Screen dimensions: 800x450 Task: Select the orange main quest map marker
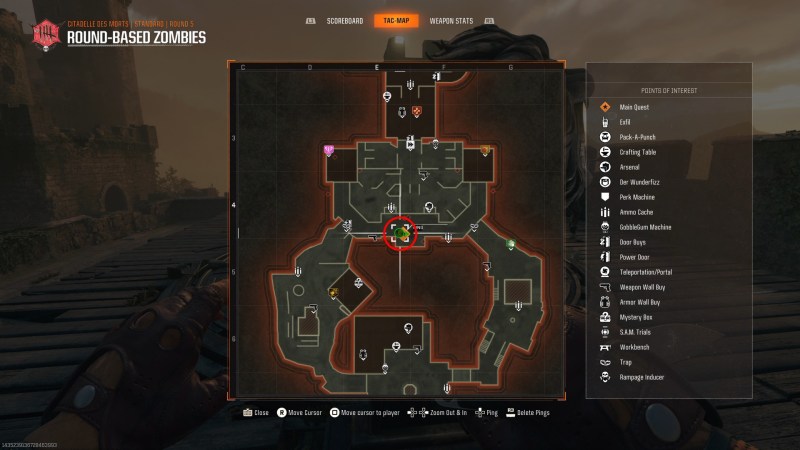[x=418, y=111]
